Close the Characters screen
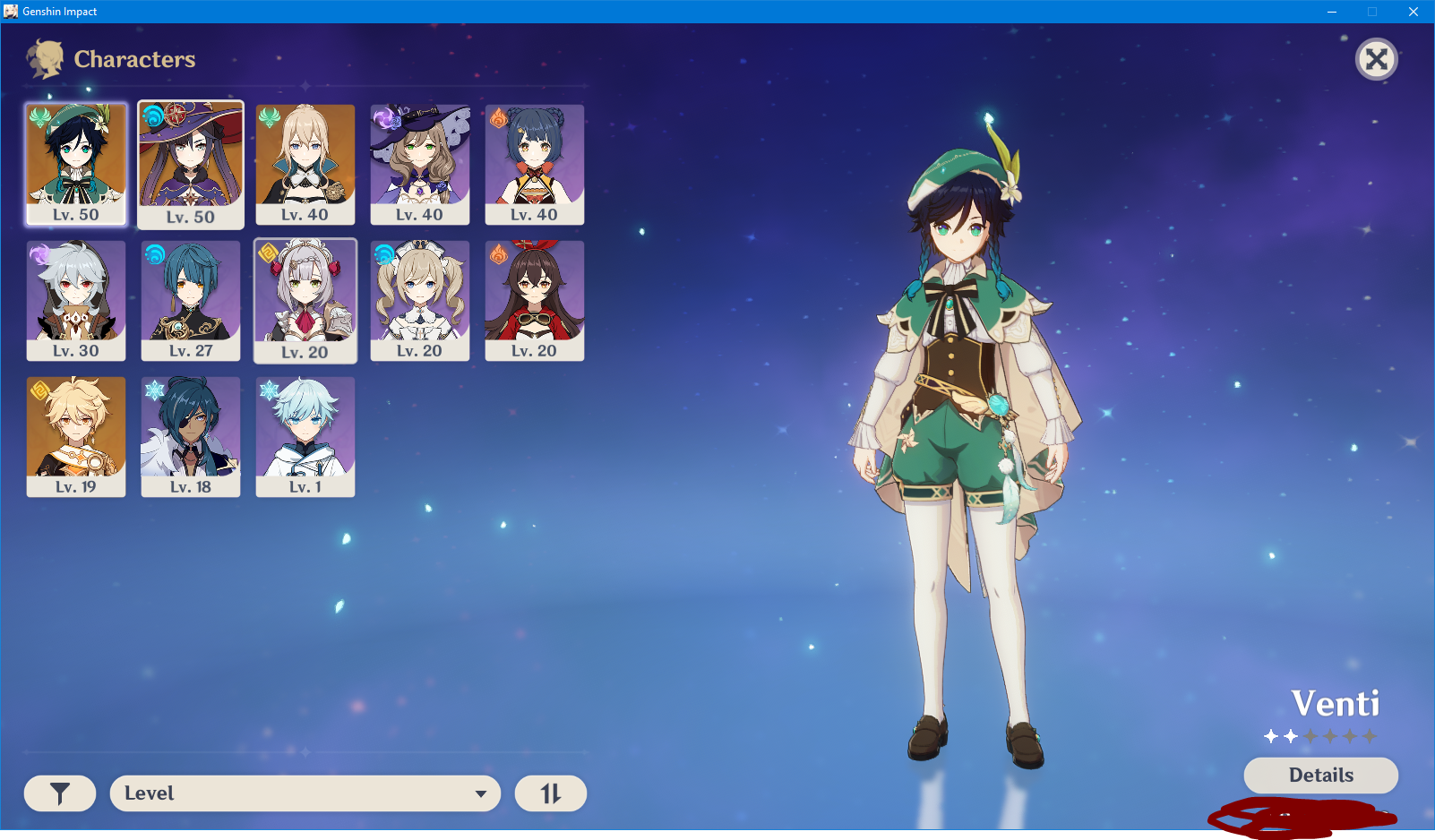 1377,60
